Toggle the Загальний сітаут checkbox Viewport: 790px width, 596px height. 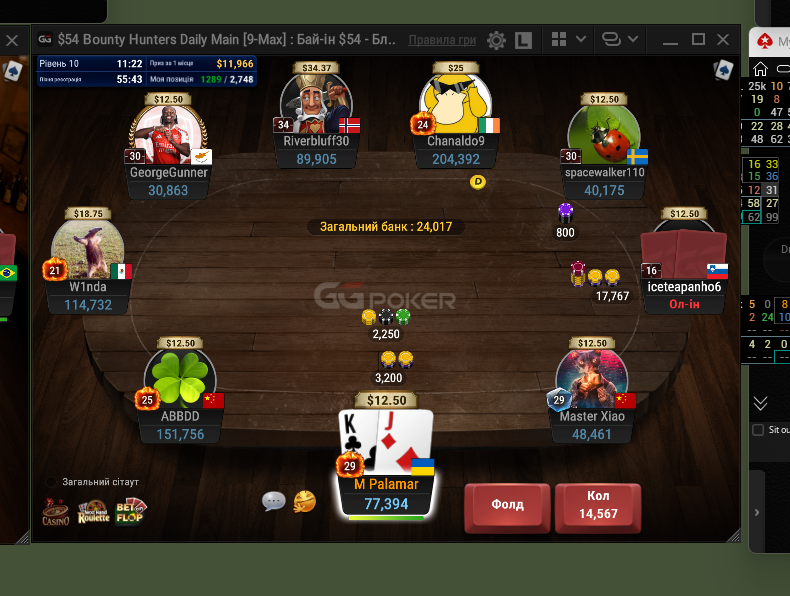tap(52, 482)
